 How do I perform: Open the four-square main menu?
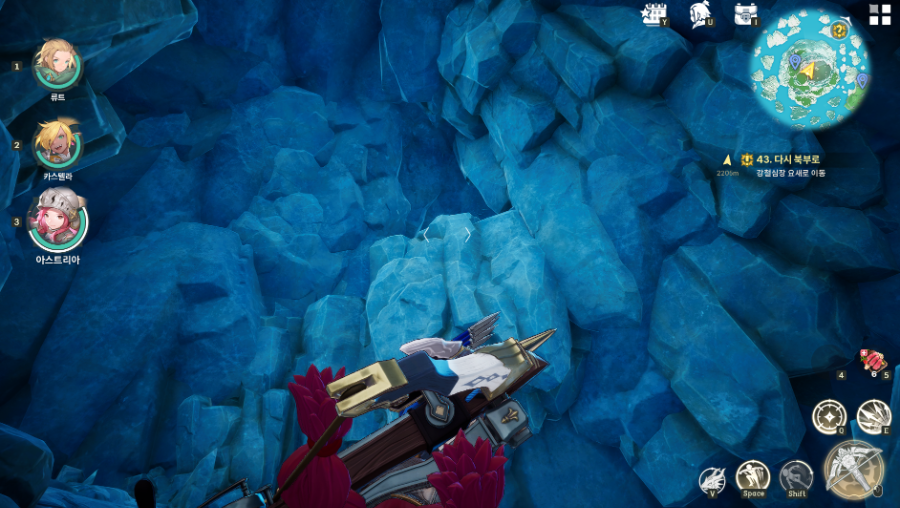pos(880,14)
